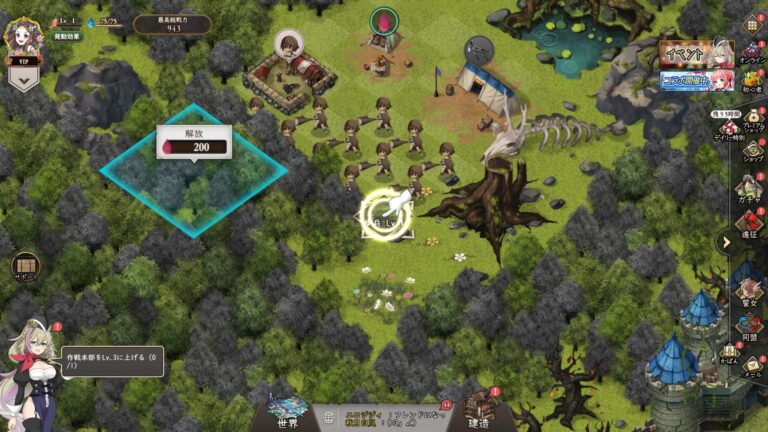Open the 建造 build menu
Image resolution: width=768 pixels, height=432 pixels.
[x=479, y=414]
